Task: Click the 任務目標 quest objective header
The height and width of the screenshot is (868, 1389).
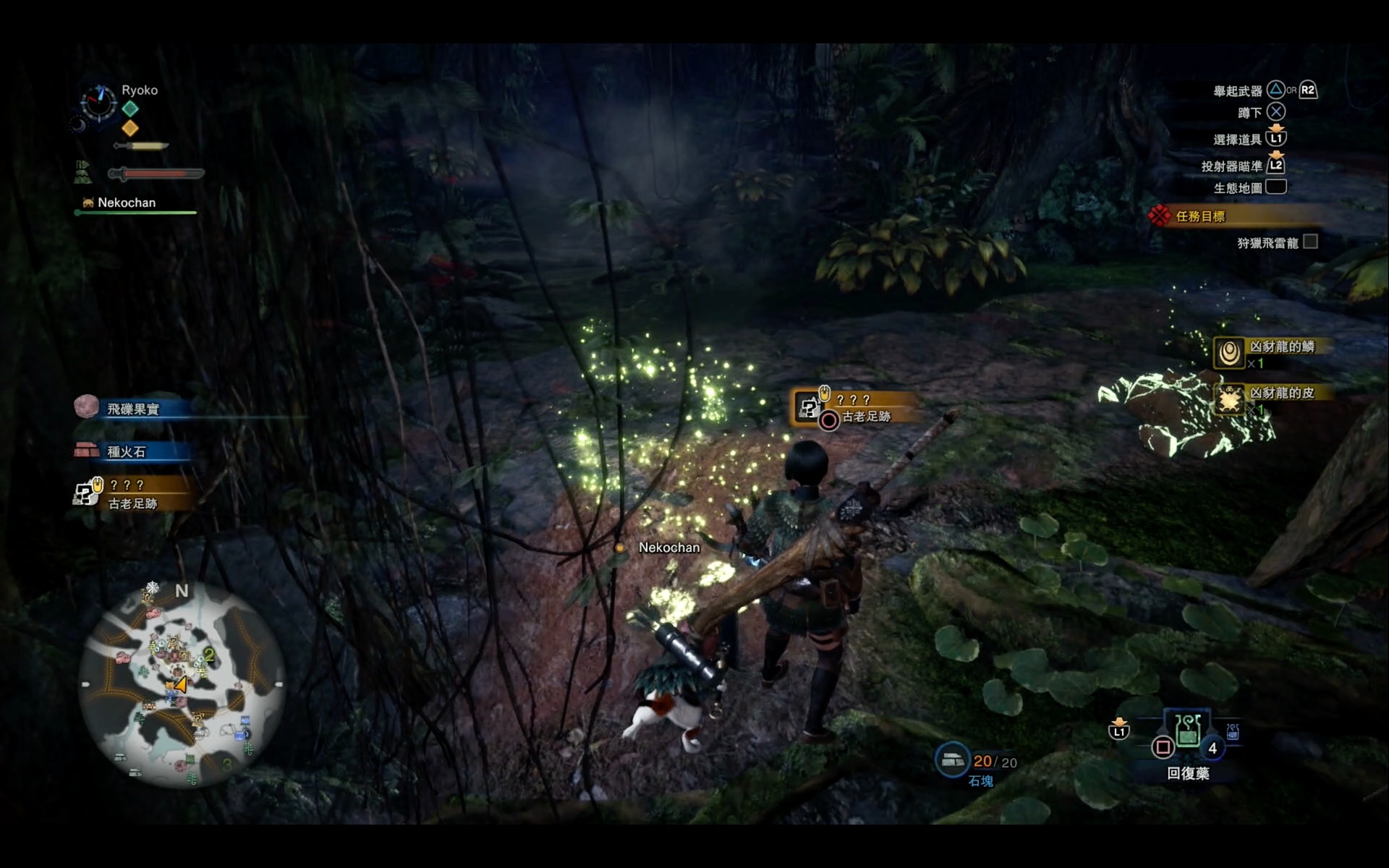Action: pyautogui.click(x=1200, y=216)
